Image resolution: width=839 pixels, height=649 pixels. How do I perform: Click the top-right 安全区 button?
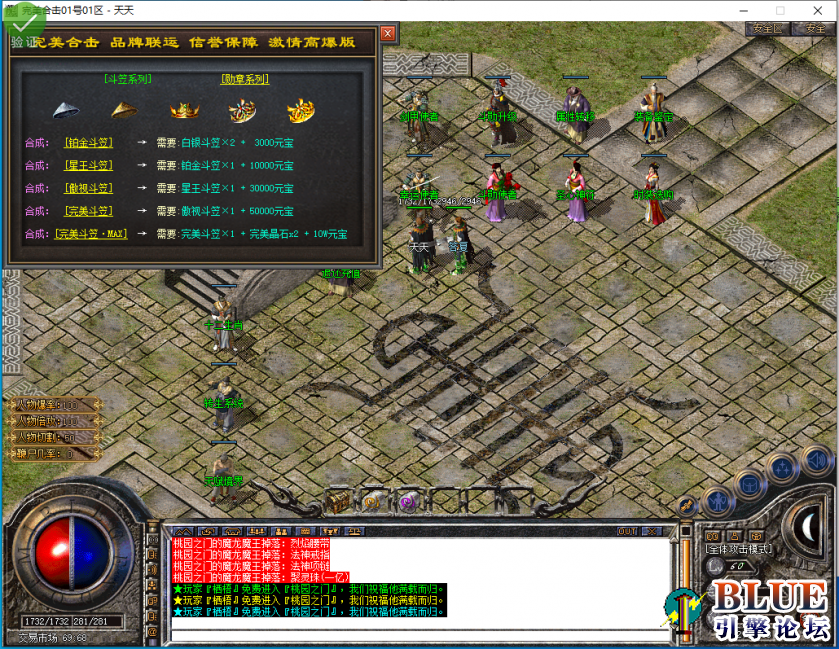(768, 29)
